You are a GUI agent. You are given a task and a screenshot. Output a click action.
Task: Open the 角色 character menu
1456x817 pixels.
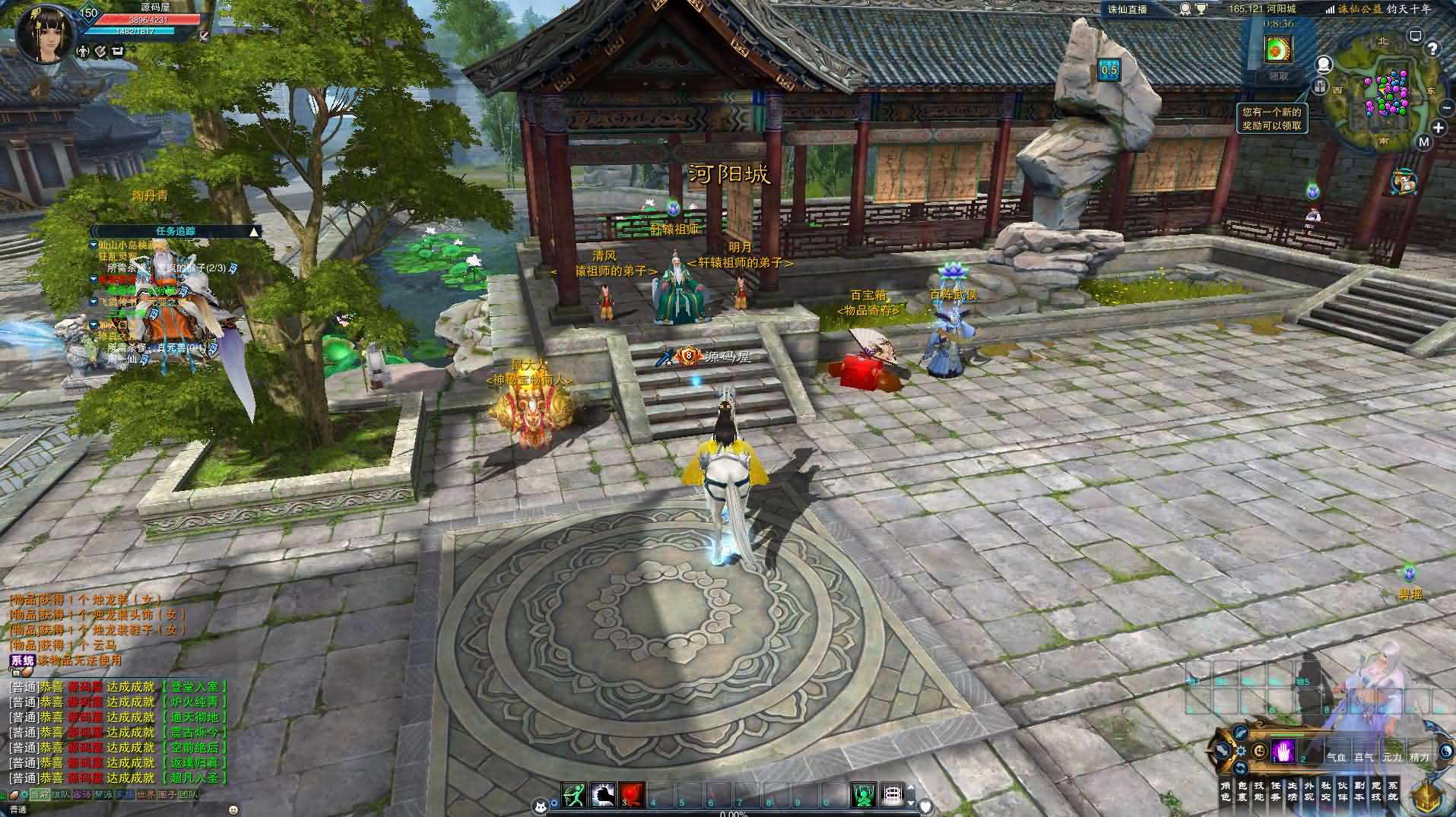pyautogui.click(x=1225, y=791)
